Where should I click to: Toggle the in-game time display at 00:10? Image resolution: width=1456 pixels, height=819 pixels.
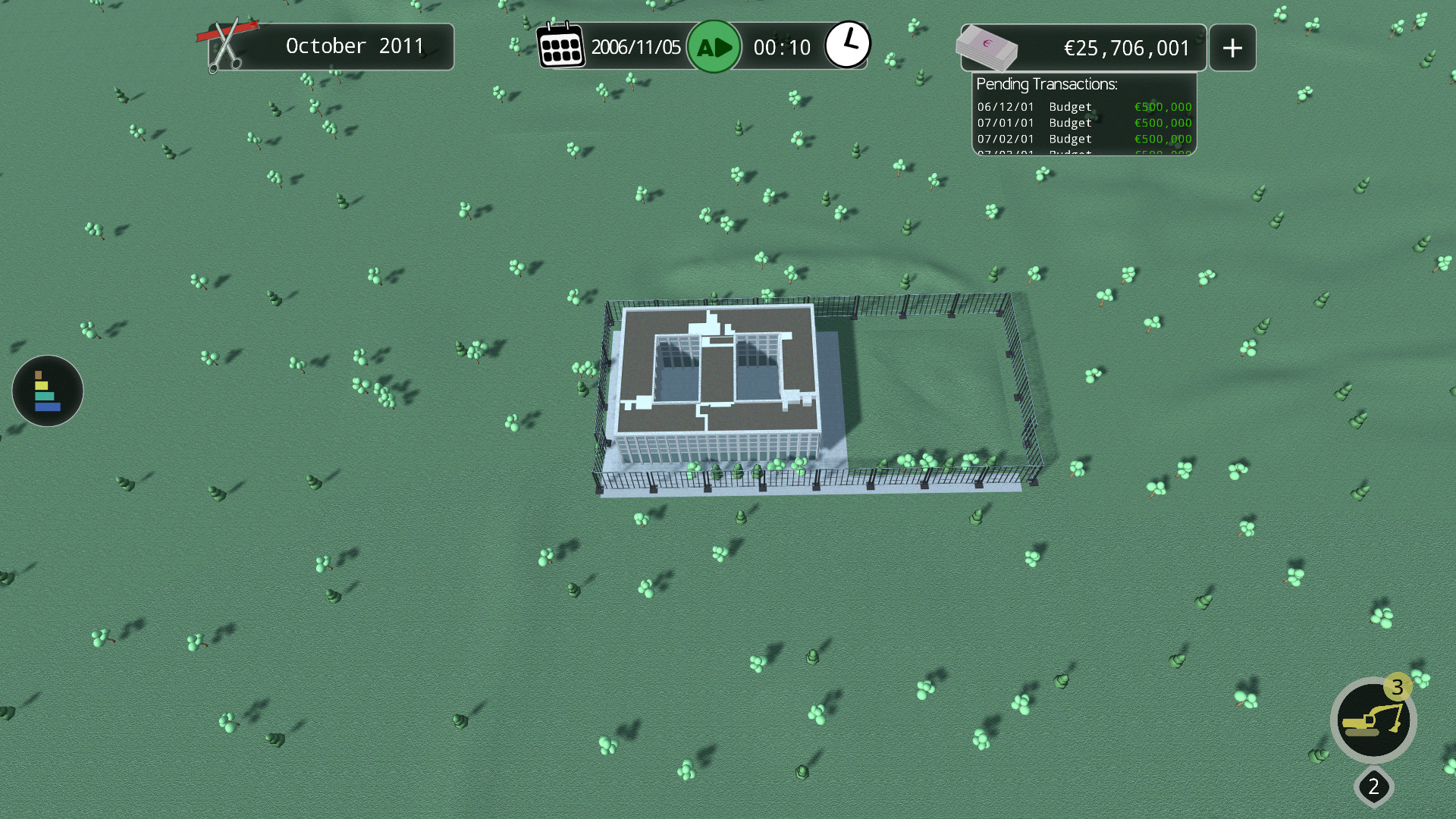pos(783,46)
